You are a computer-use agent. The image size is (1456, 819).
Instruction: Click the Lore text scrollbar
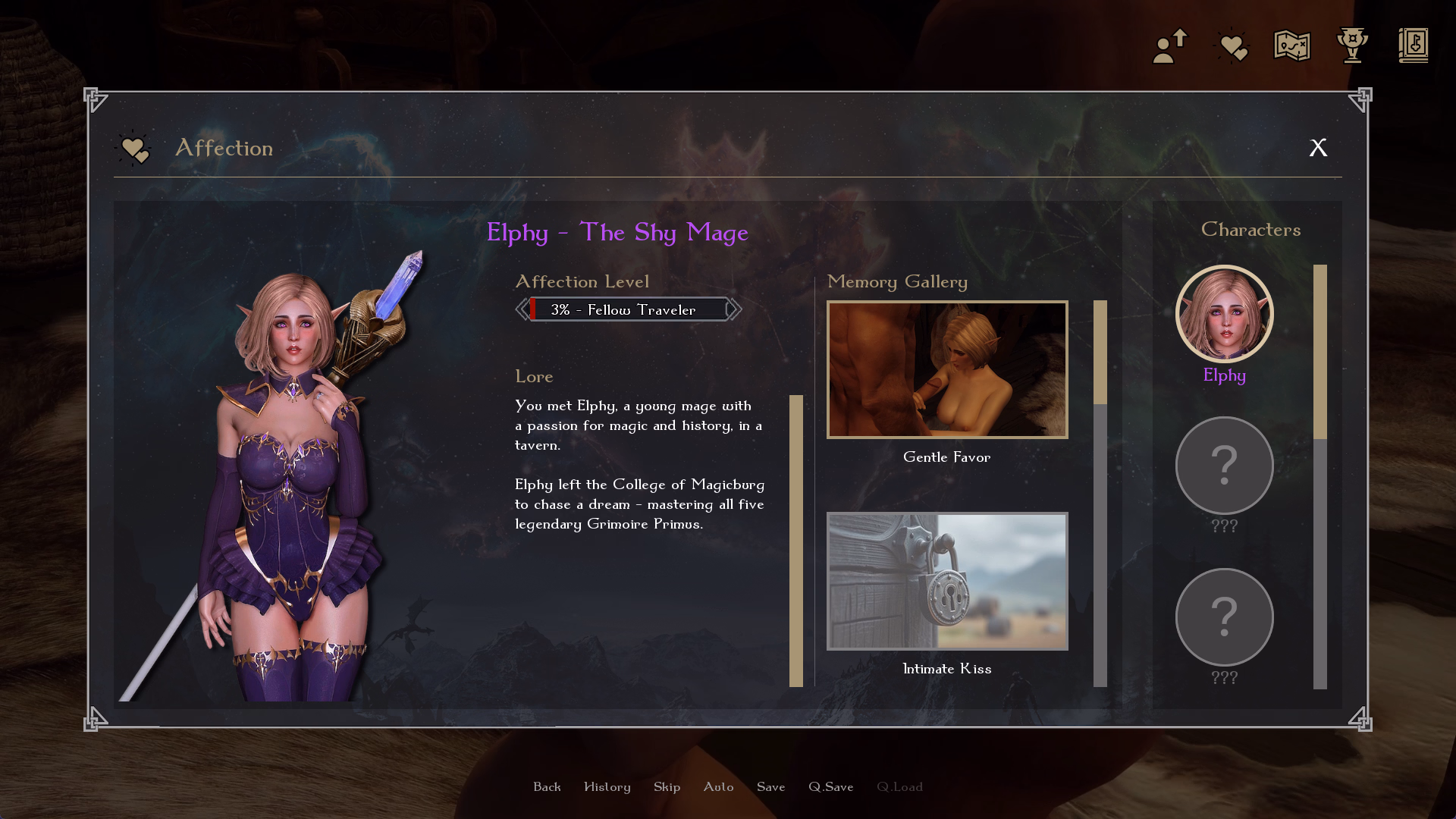click(795, 540)
